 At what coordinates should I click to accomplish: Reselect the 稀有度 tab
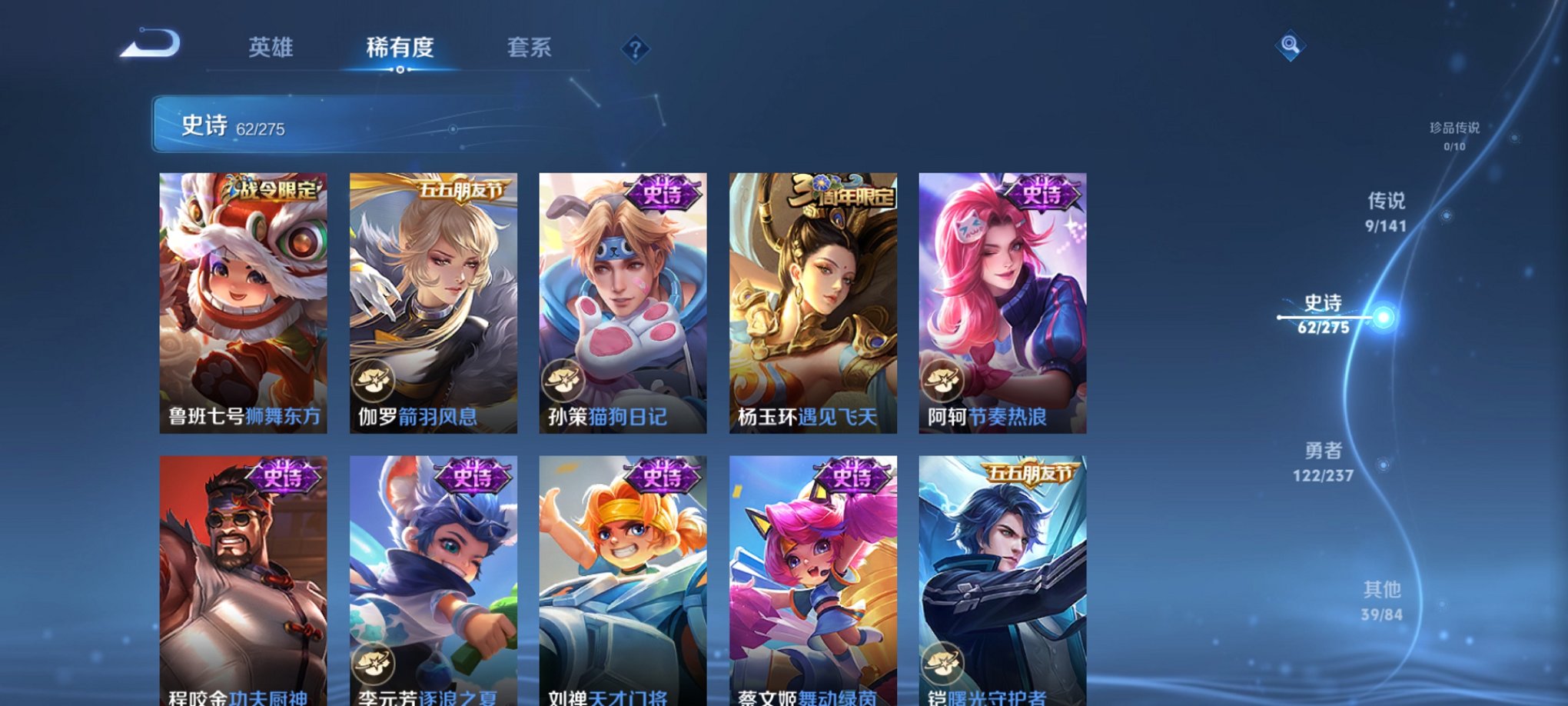(x=400, y=48)
